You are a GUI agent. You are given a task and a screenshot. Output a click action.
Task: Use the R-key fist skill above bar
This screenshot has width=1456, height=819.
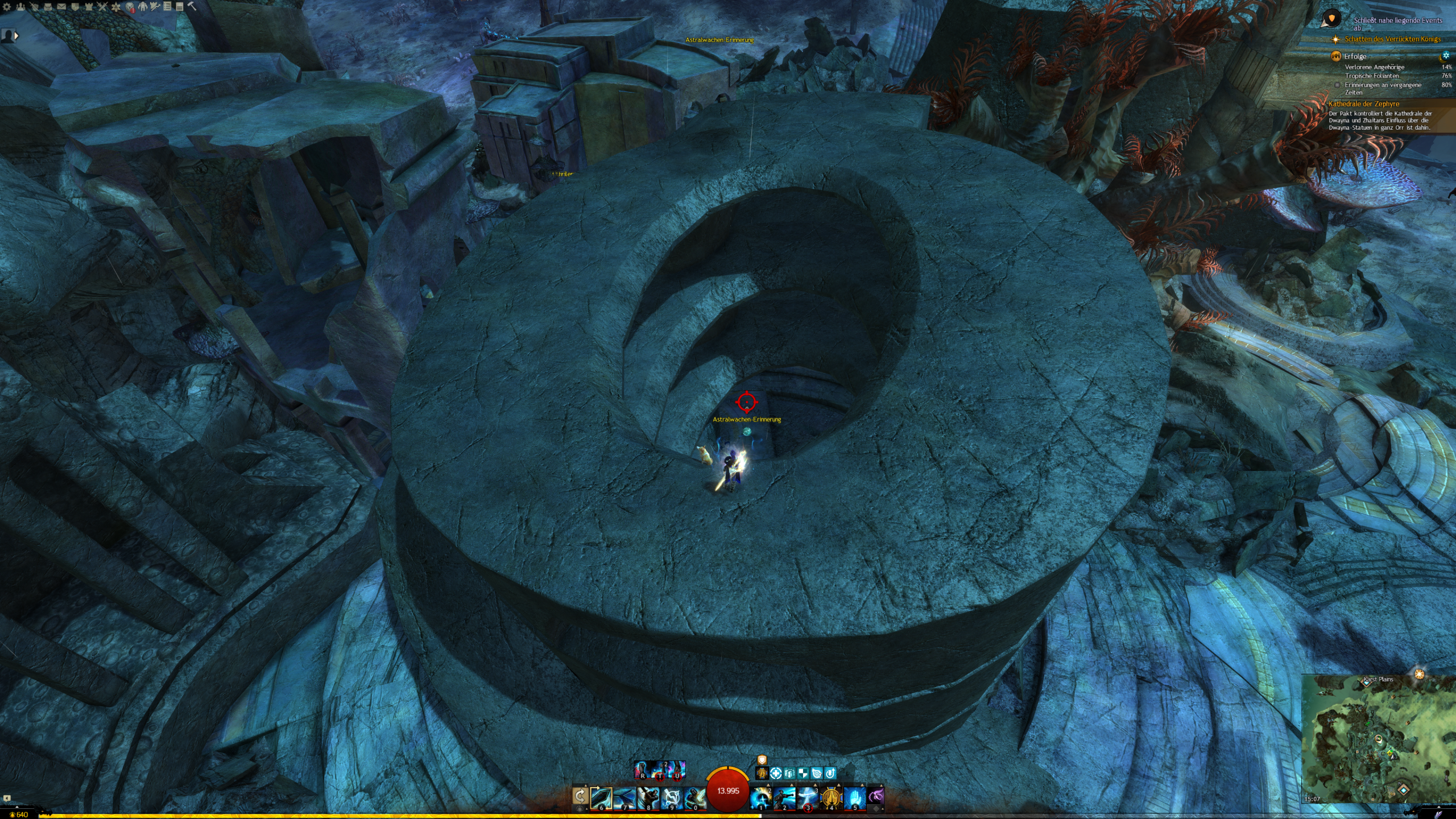pyautogui.click(x=643, y=770)
